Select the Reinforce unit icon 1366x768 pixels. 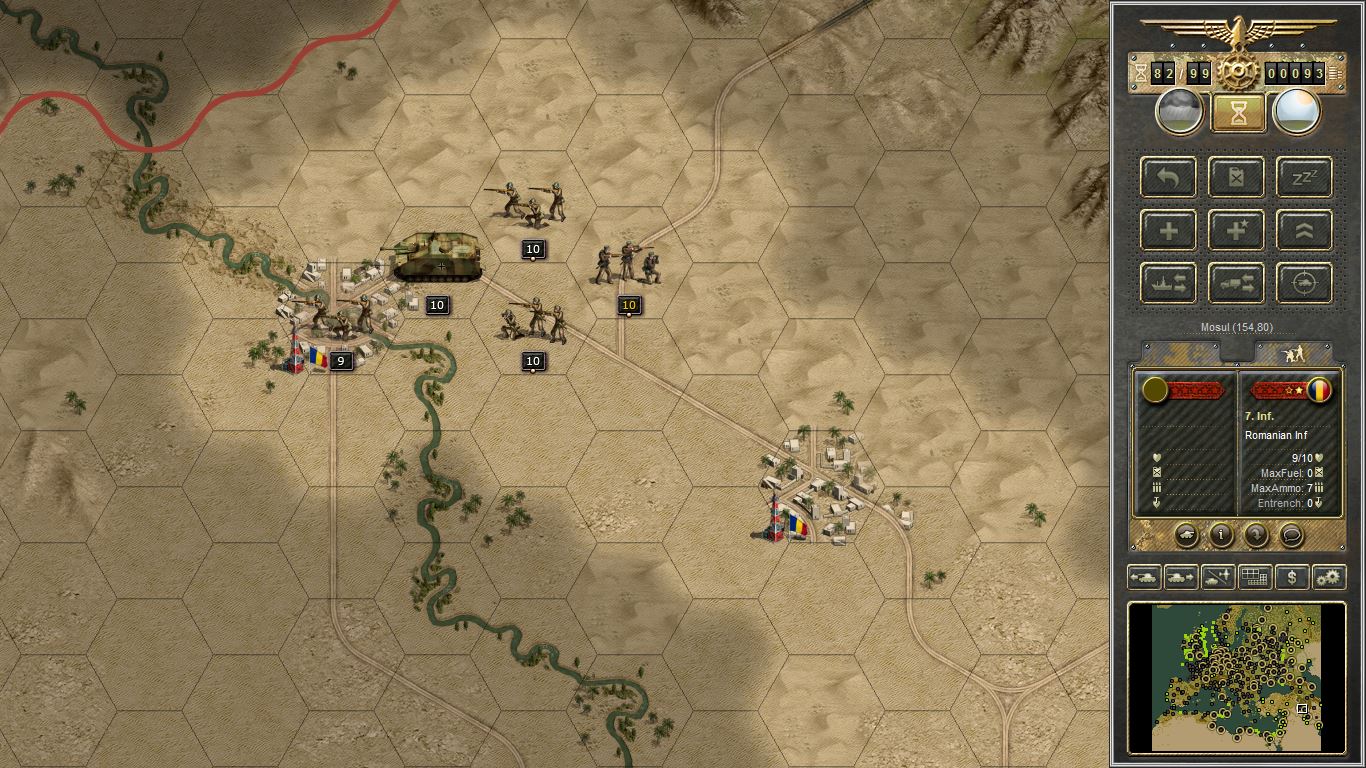coord(1168,230)
